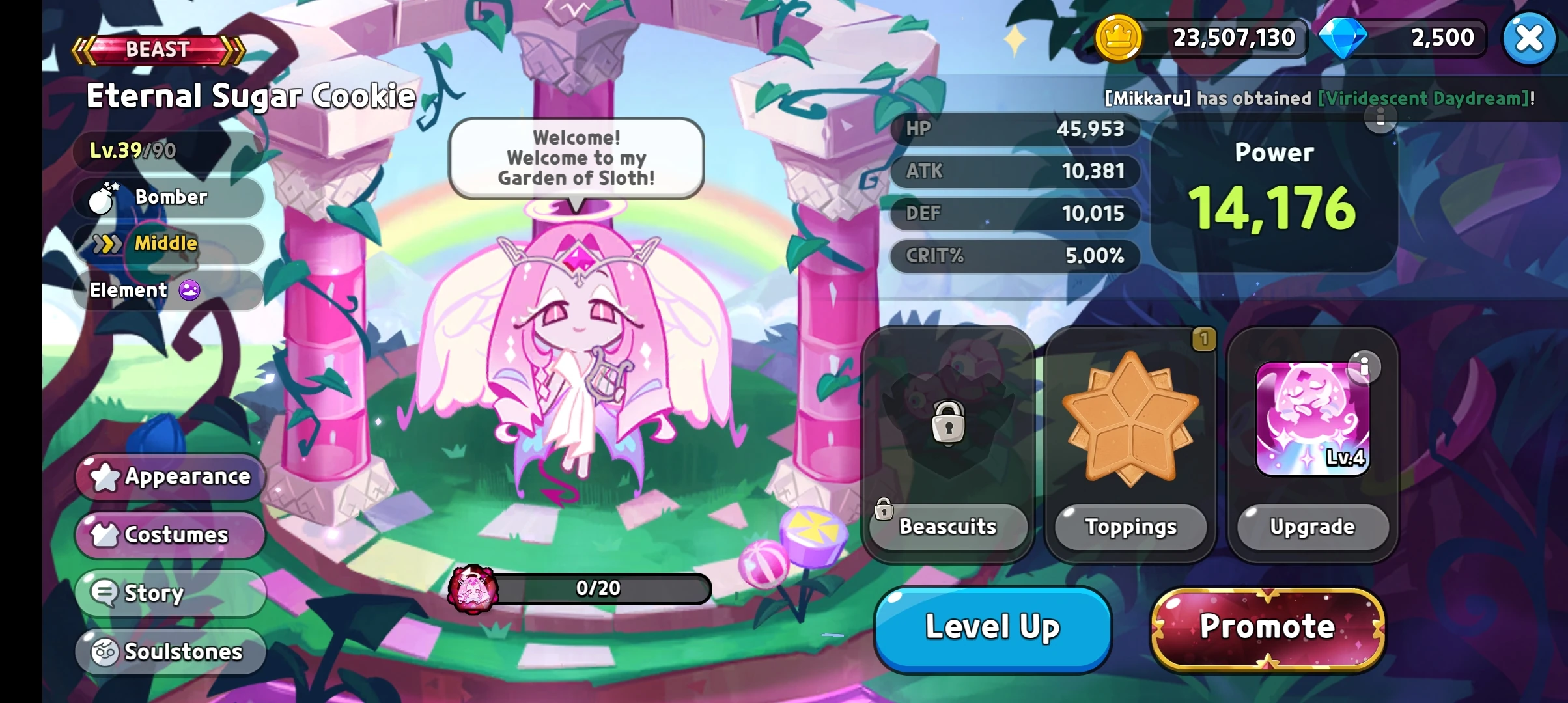The height and width of the screenshot is (703, 1568).
Task: Open the Middle position indicator
Action: pos(107,244)
